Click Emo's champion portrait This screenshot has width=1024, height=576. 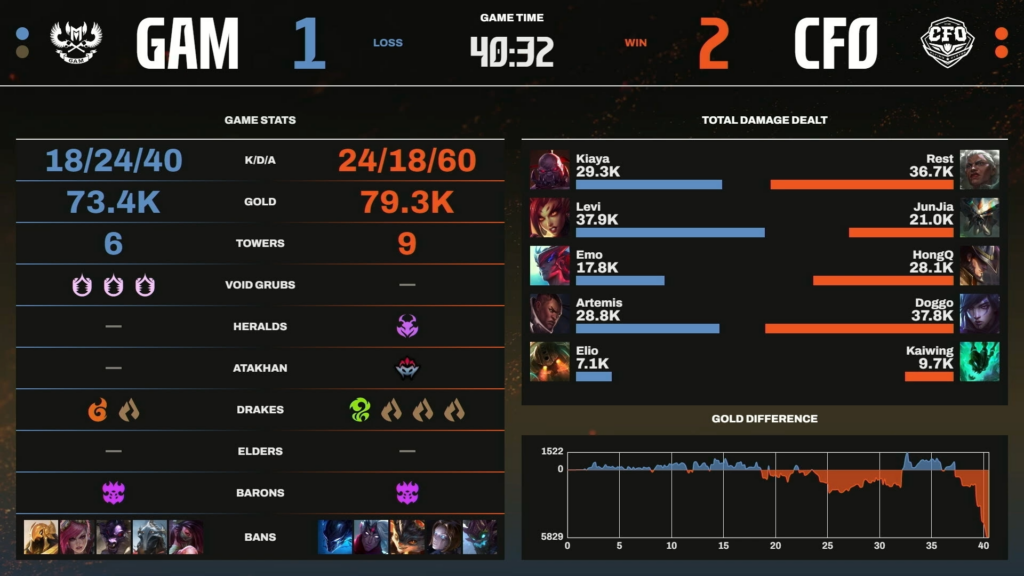tap(549, 265)
